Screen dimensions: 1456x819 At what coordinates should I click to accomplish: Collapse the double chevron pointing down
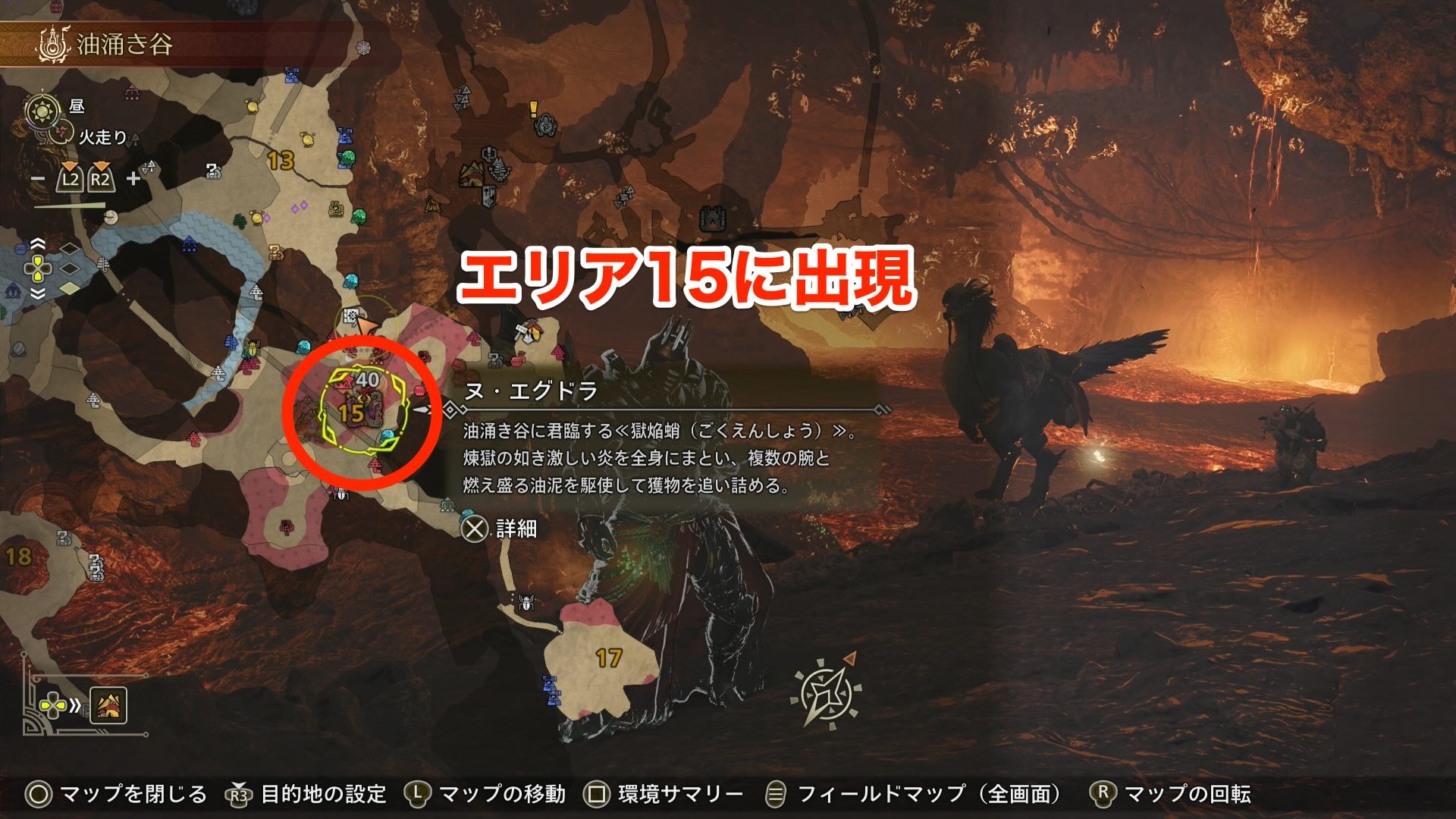38,293
